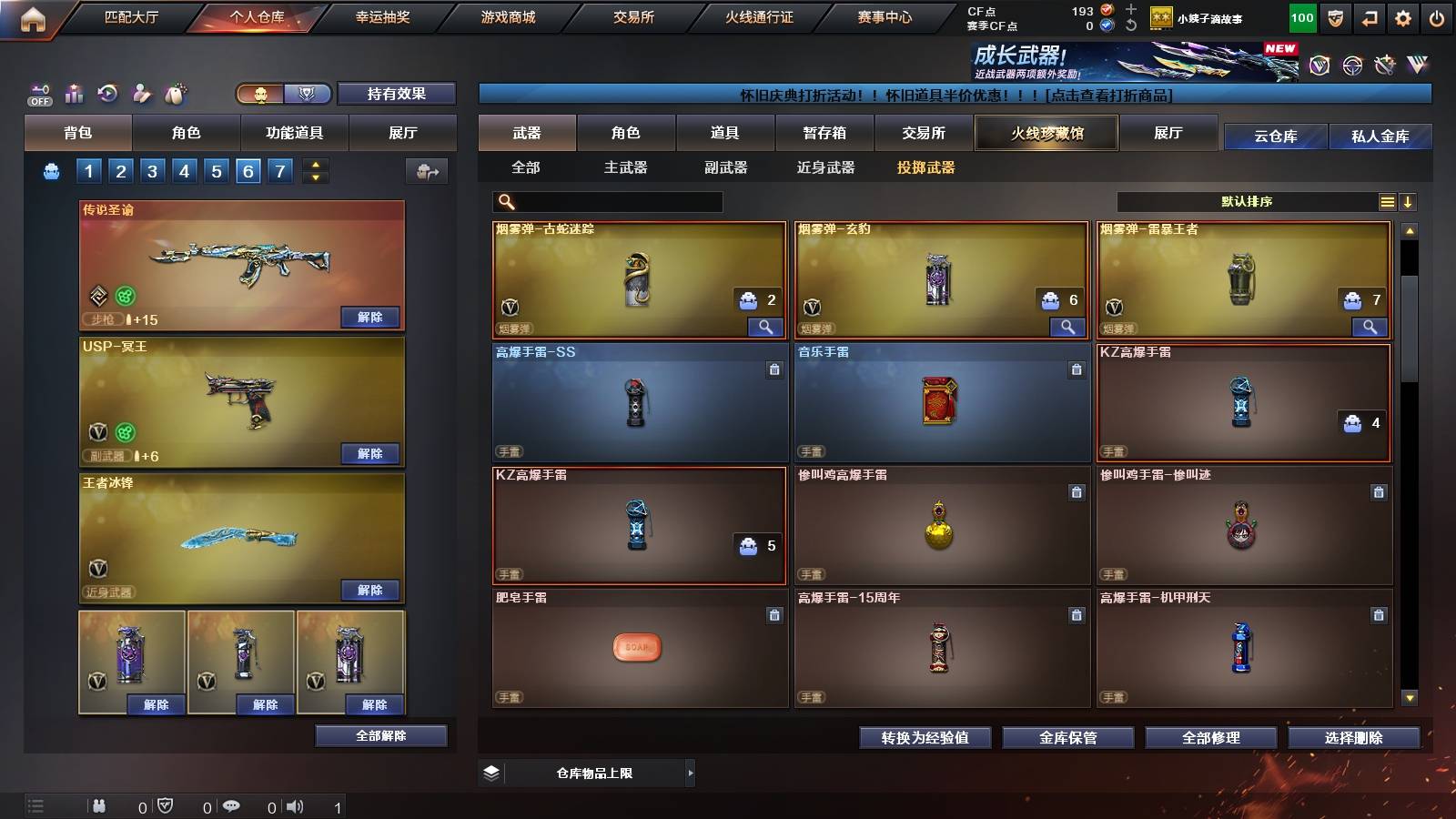Click the 转换为经验值 button at the bottom
The image size is (1456, 819).
pos(925,738)
